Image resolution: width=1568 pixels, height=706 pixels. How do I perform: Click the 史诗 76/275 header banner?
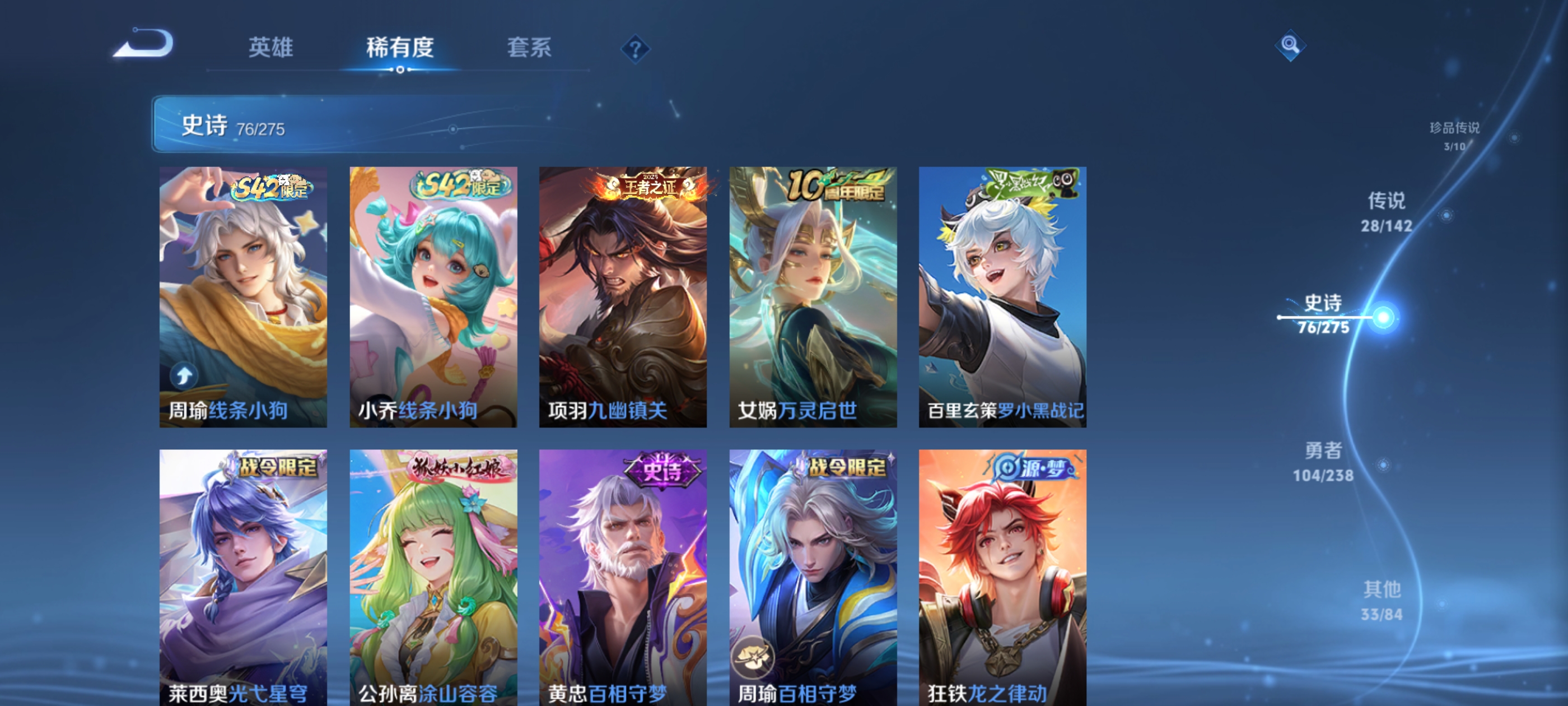coord(304,126)
